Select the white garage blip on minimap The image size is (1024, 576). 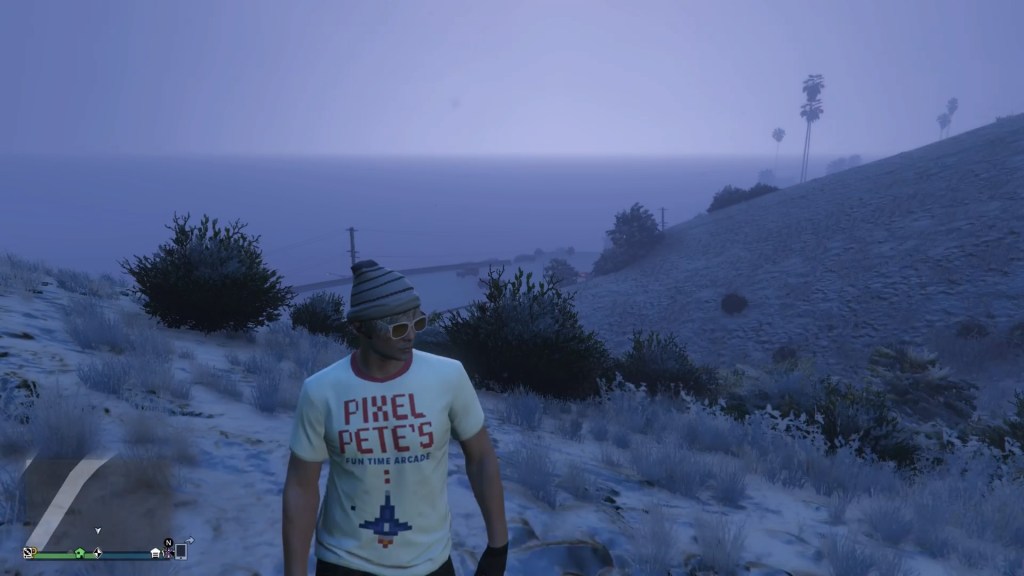(x=155, y=551)
